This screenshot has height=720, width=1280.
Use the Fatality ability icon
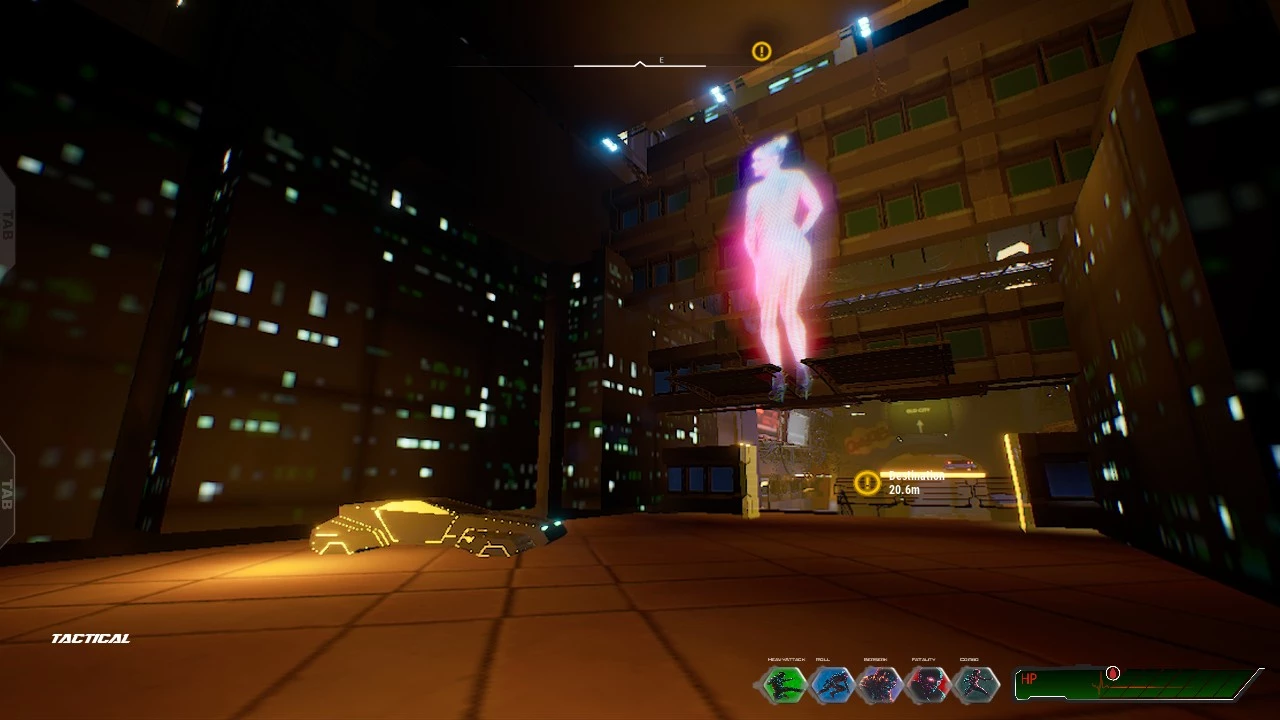[x=927, y=685]
